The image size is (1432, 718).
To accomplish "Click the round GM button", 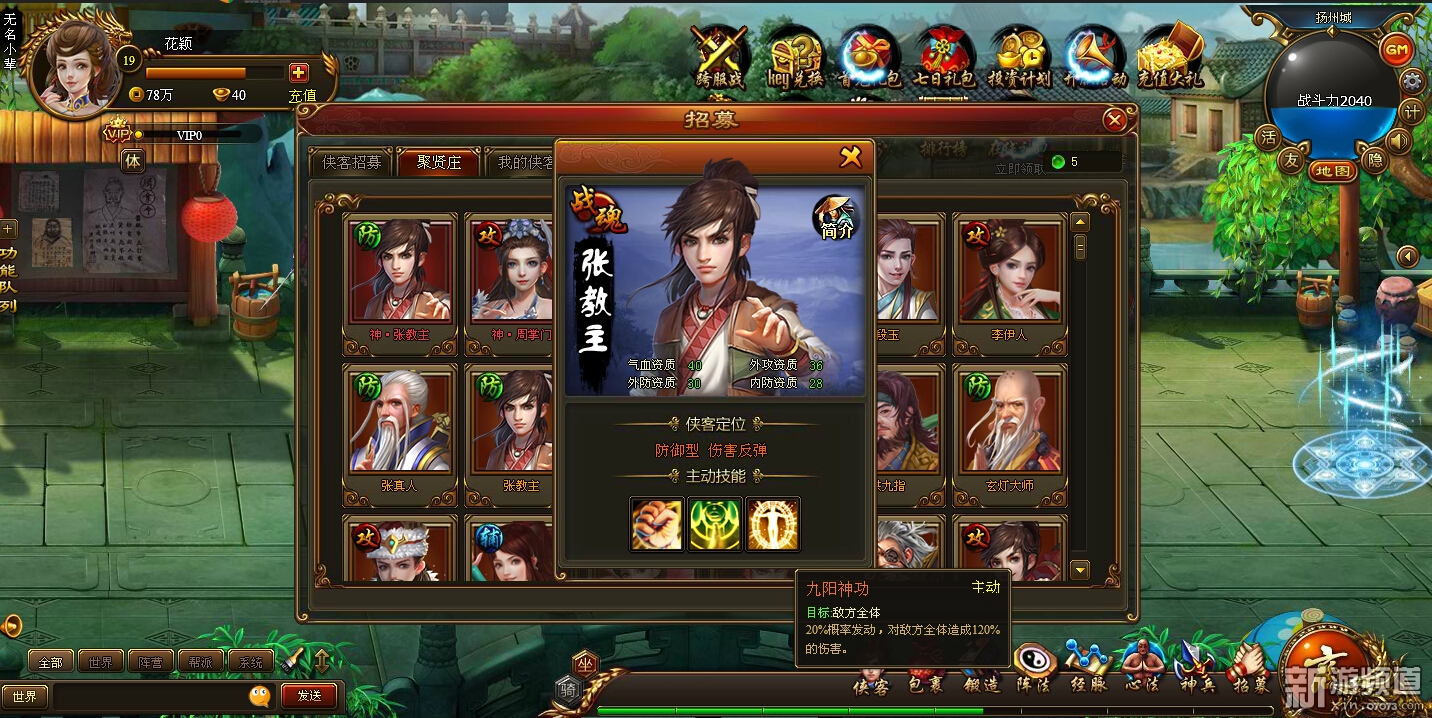I will tap(1395, 50).
